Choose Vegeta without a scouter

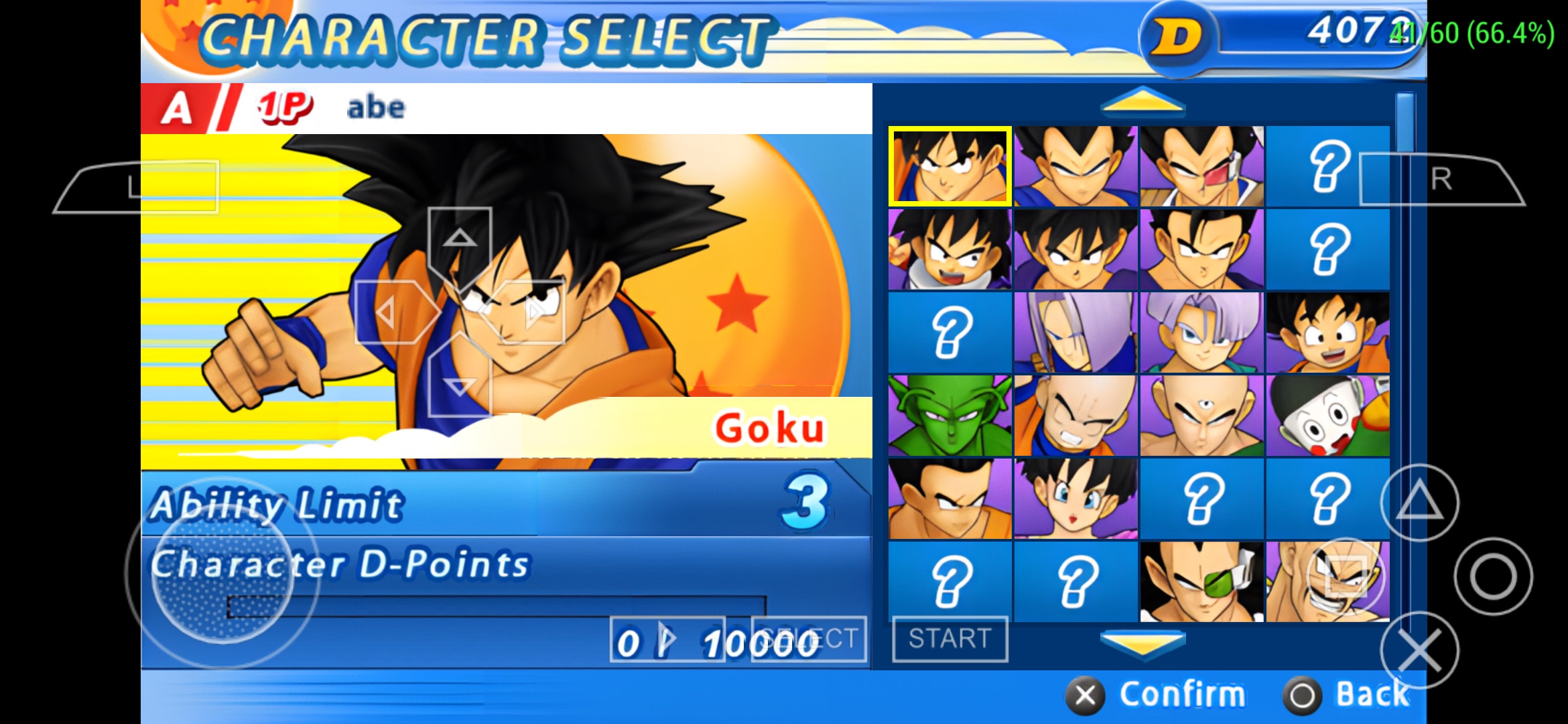coord(1075,166)
